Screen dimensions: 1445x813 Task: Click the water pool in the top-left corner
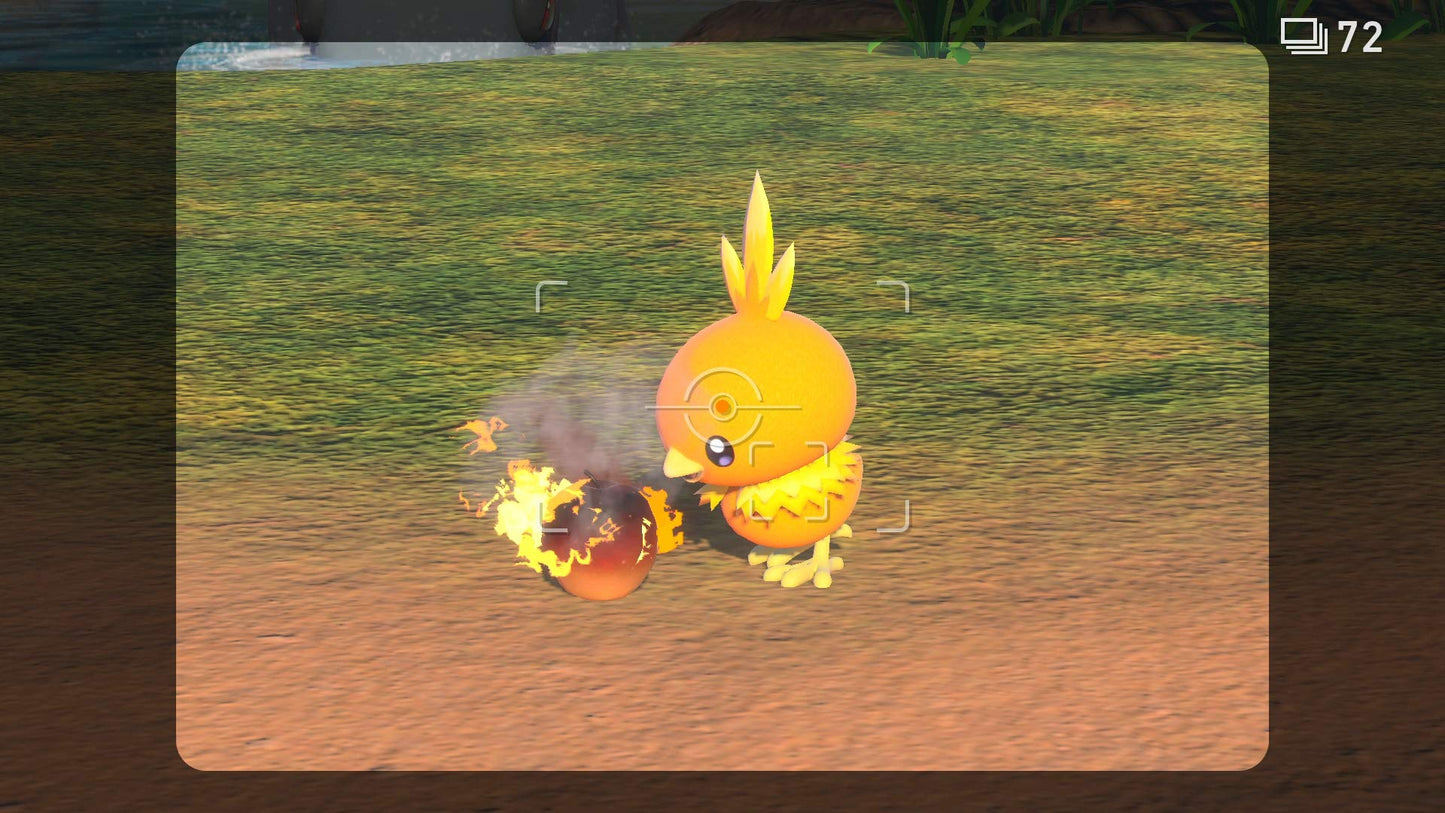coord(80,30)
